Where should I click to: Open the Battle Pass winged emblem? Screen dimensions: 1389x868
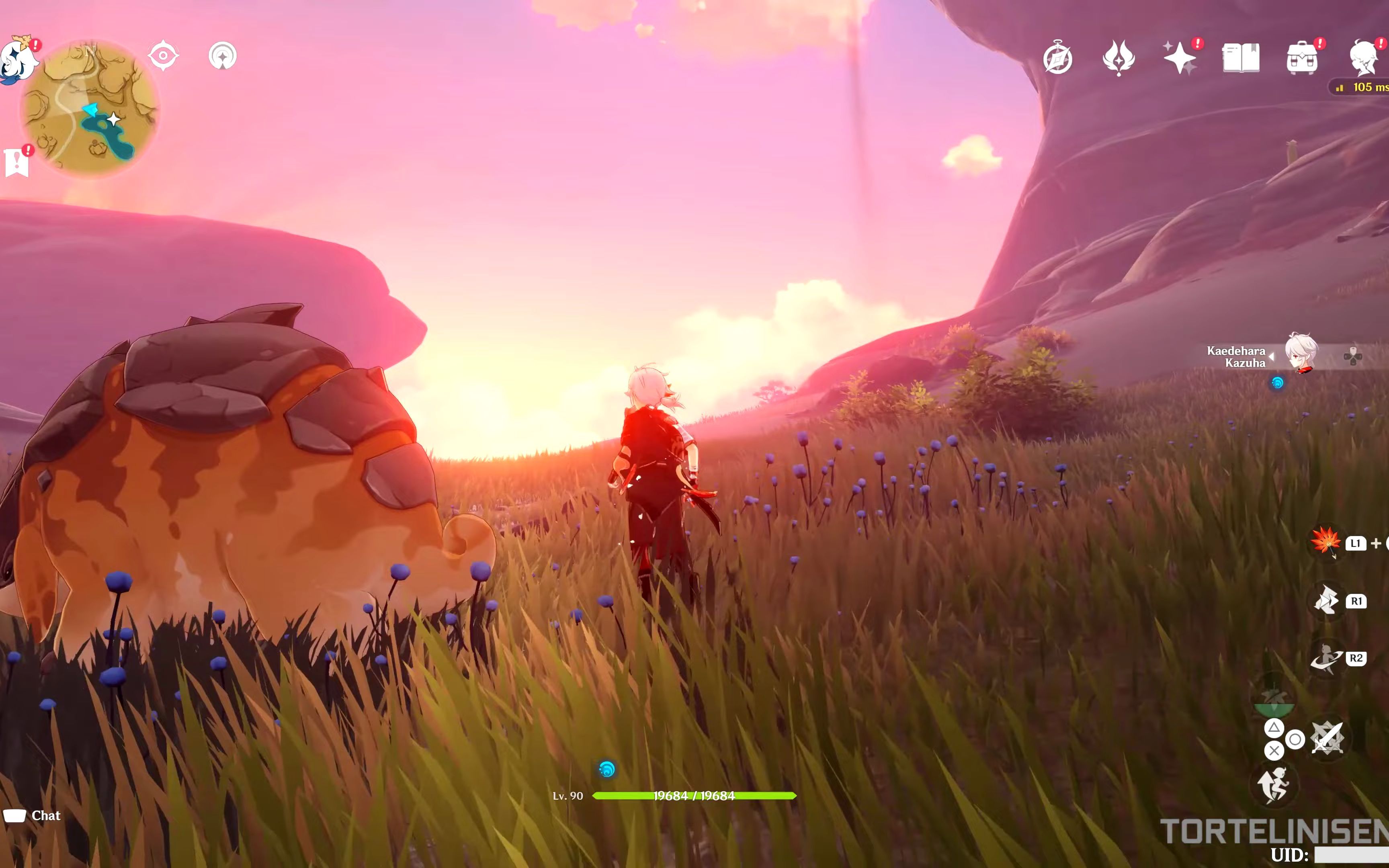[x=1118, y=58]
